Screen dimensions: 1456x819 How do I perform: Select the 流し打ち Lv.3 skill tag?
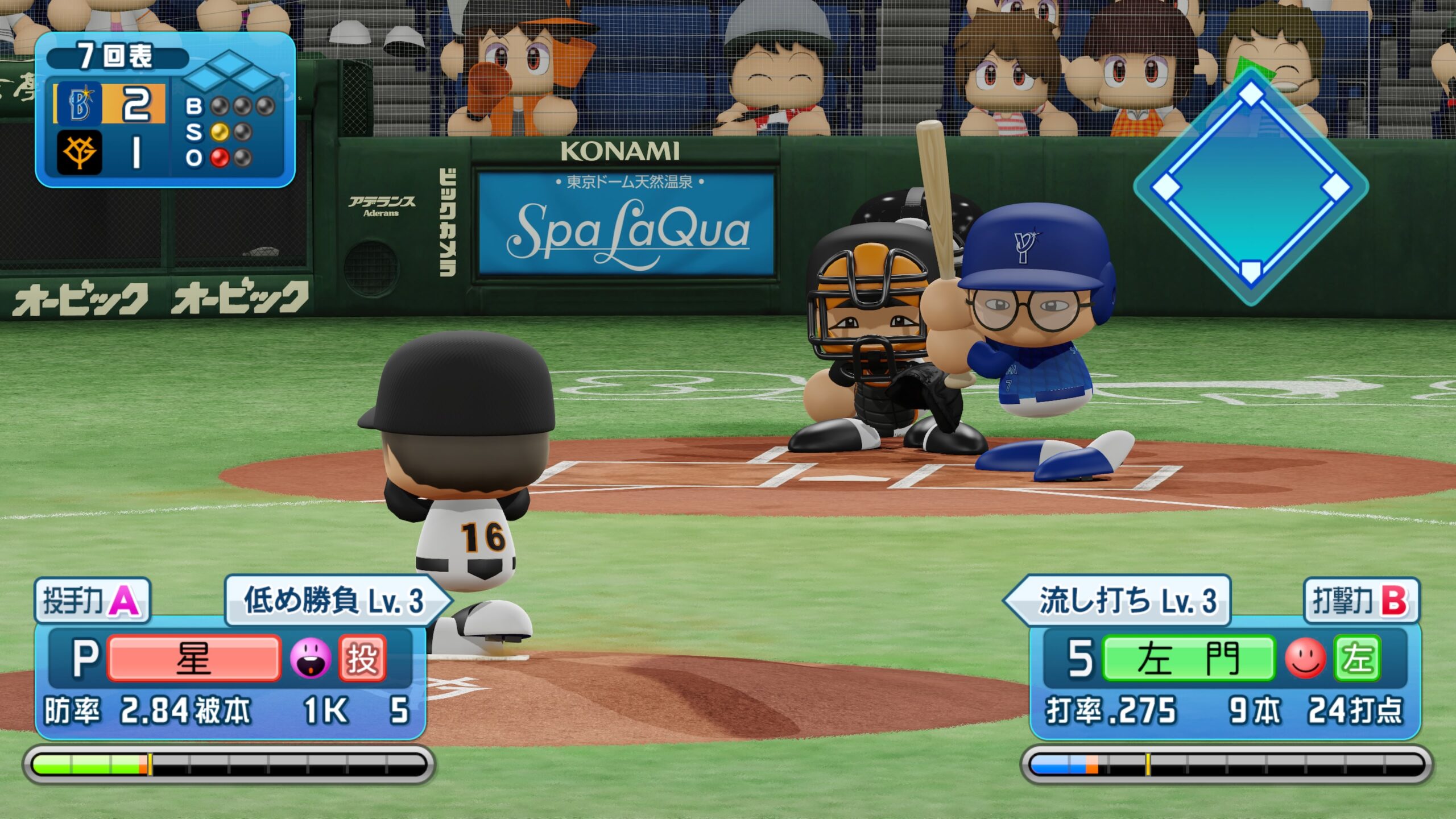pyautogui.click(x=1123, y=601)
